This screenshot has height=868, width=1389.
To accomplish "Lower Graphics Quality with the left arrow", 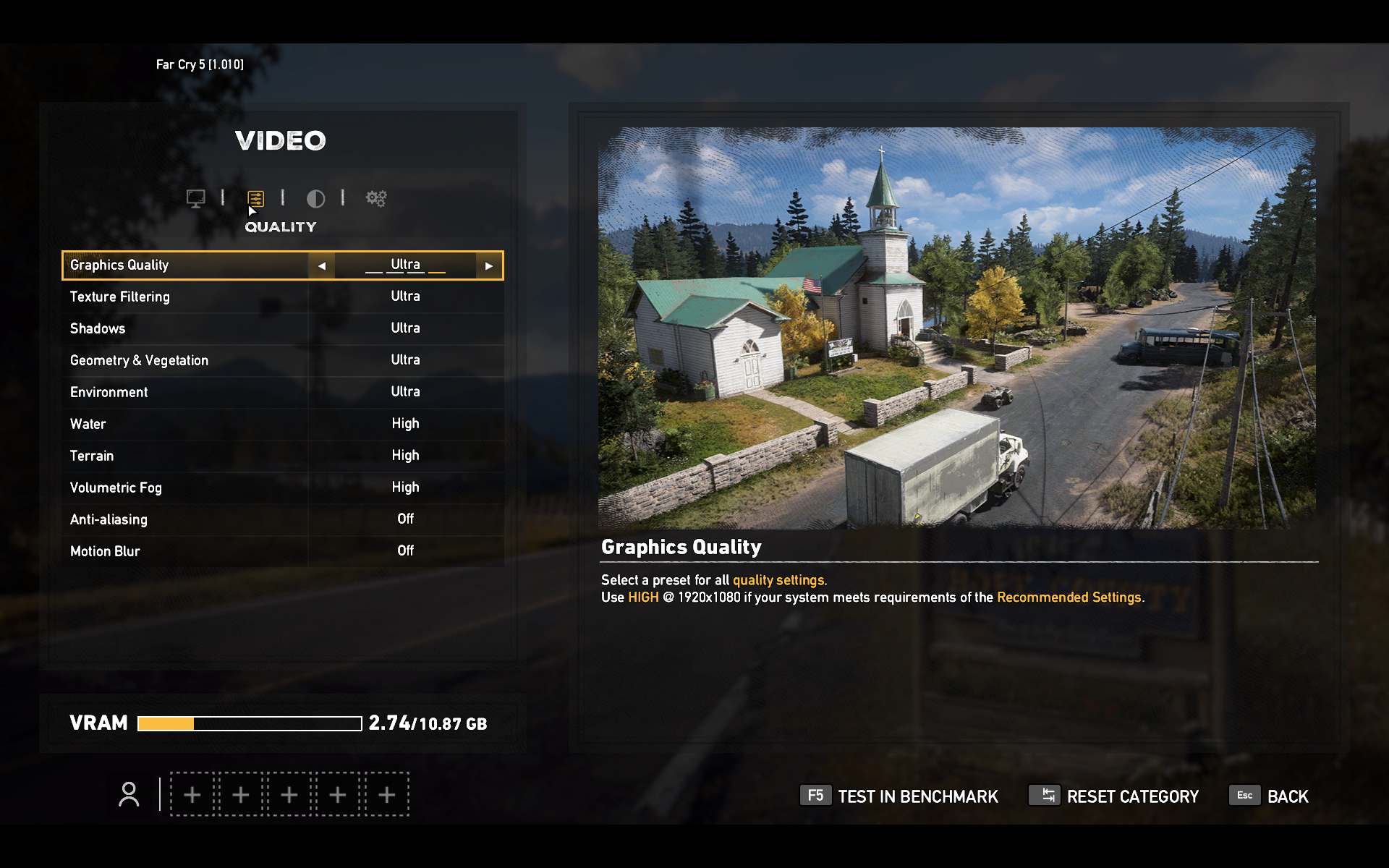I will [322, 266].
